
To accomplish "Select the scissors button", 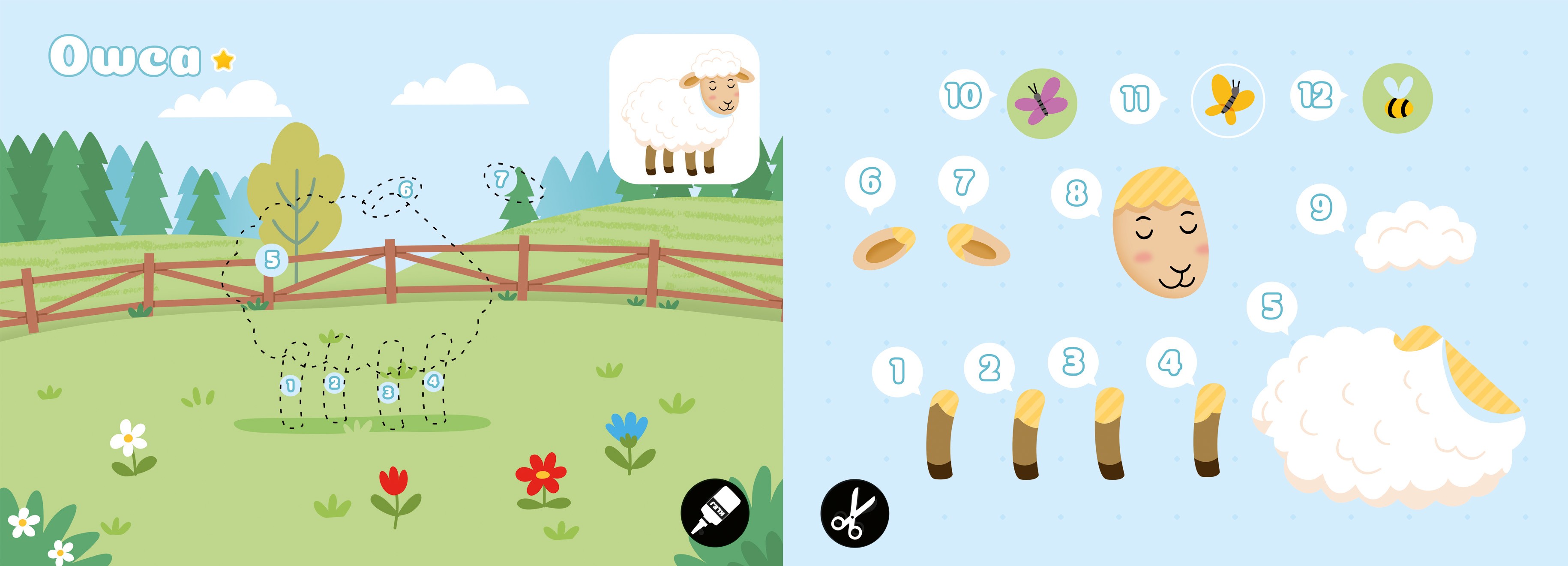I will pyautogui.click(x=854, y=513).
